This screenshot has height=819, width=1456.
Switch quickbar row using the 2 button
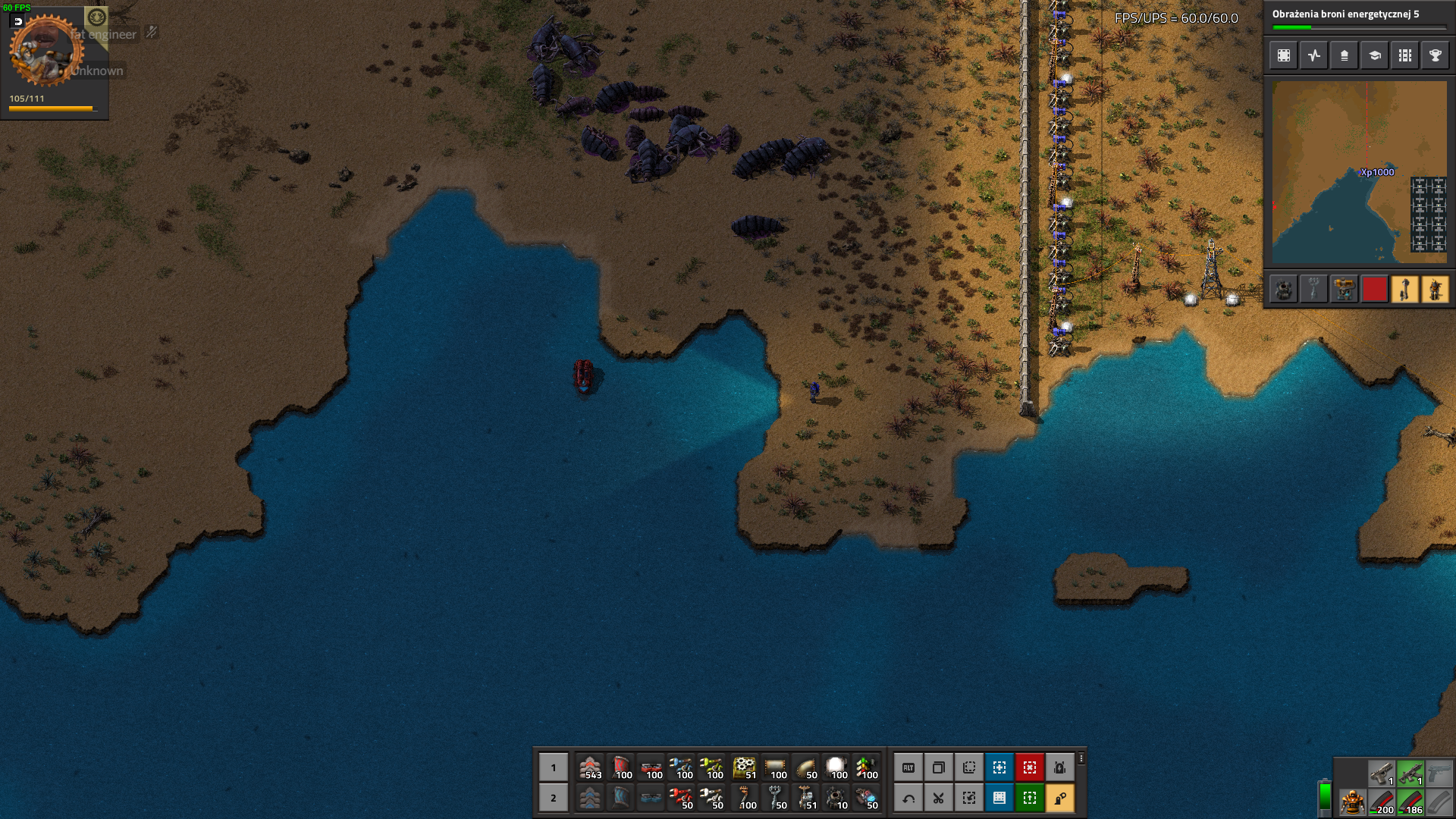(553, 798)
